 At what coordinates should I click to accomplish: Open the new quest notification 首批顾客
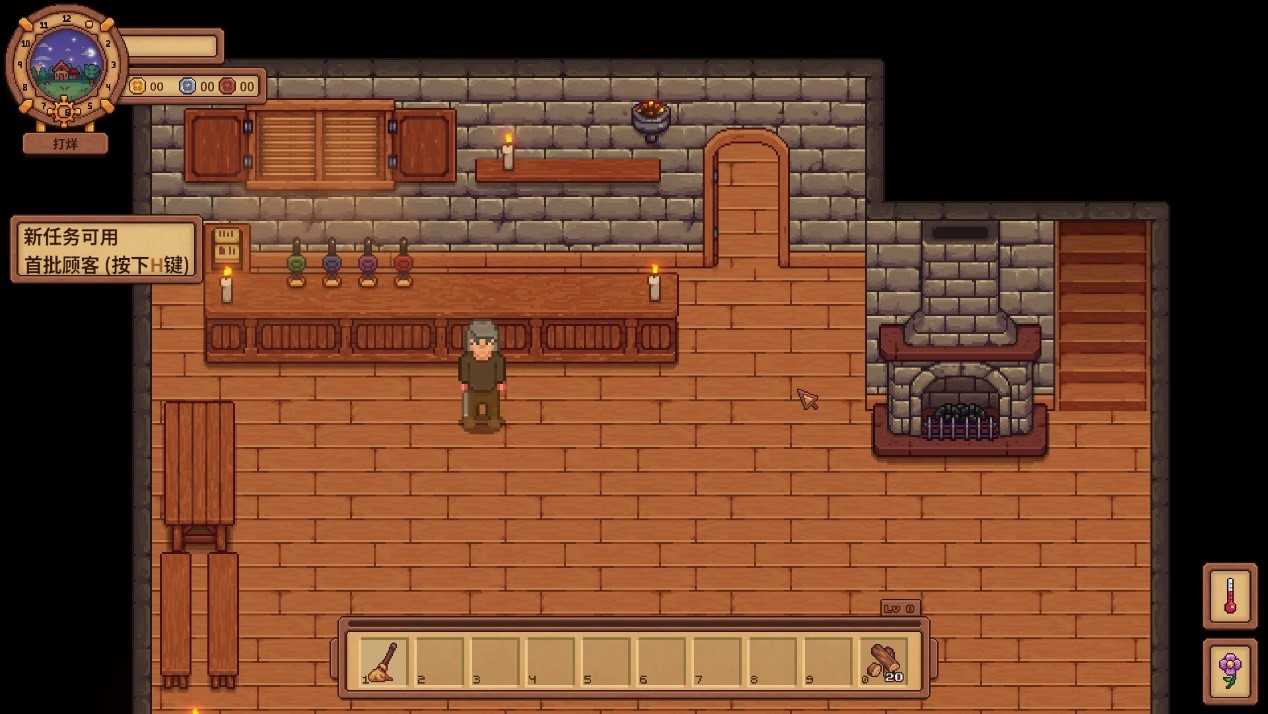tap(106, 250)
